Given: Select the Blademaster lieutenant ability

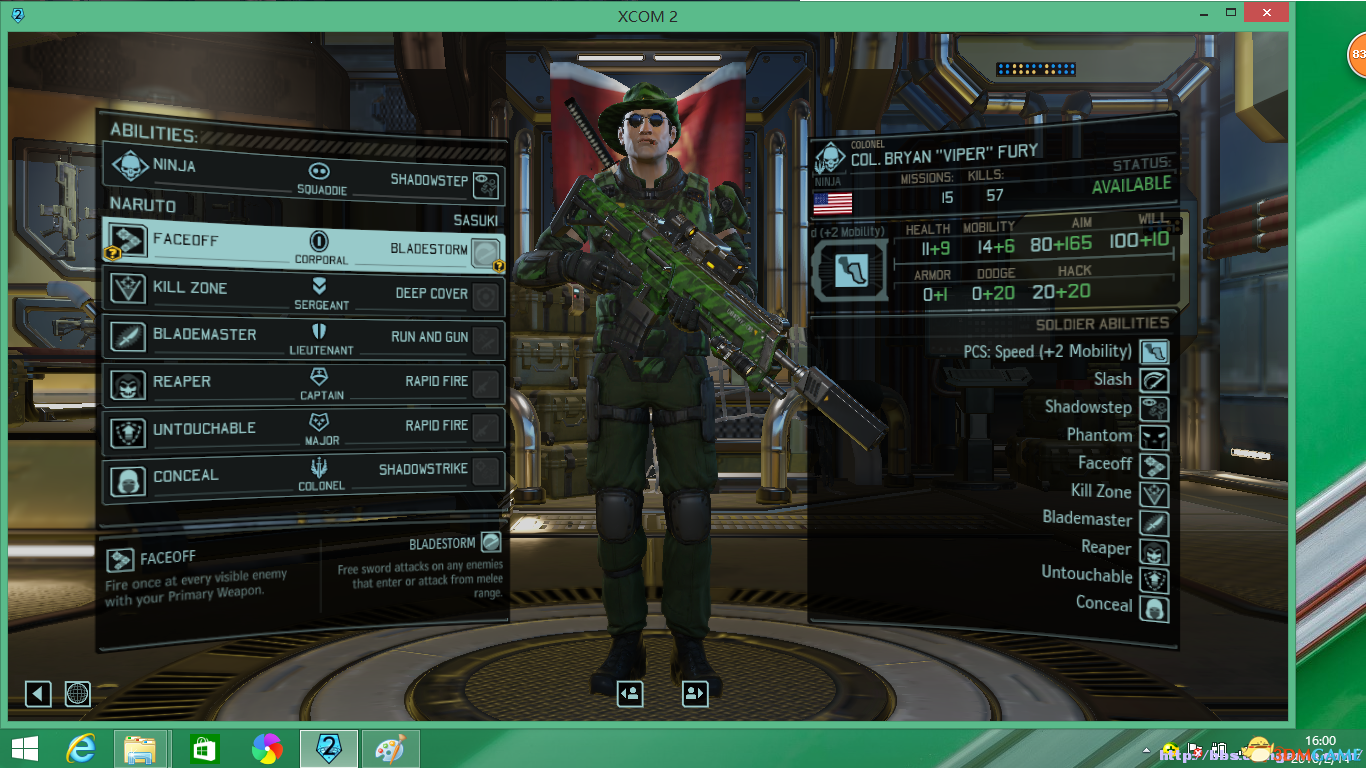Looking at the screenshot, I should (204, 335).
